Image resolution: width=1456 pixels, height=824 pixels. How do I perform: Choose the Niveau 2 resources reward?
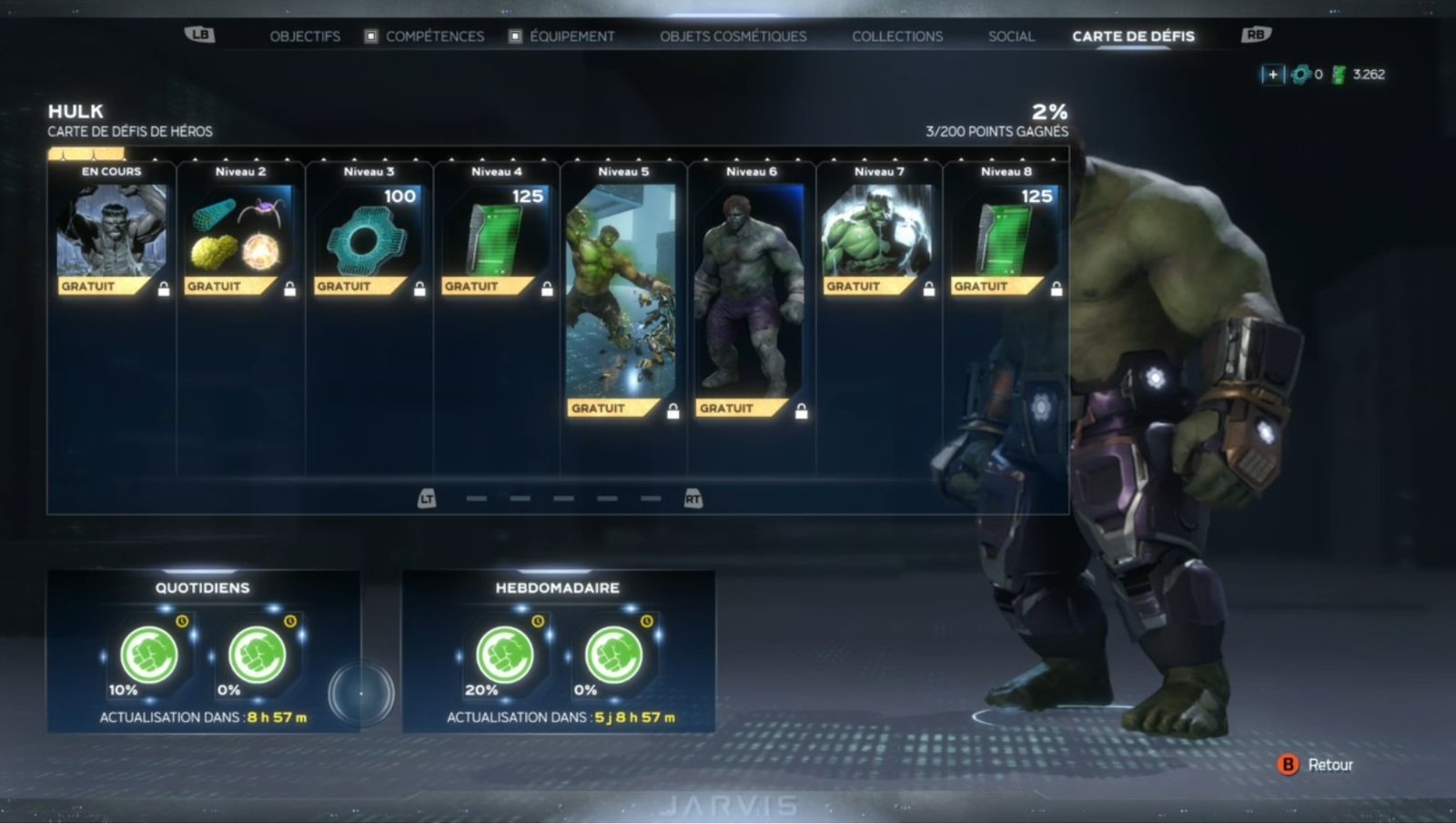pos(240,231)
